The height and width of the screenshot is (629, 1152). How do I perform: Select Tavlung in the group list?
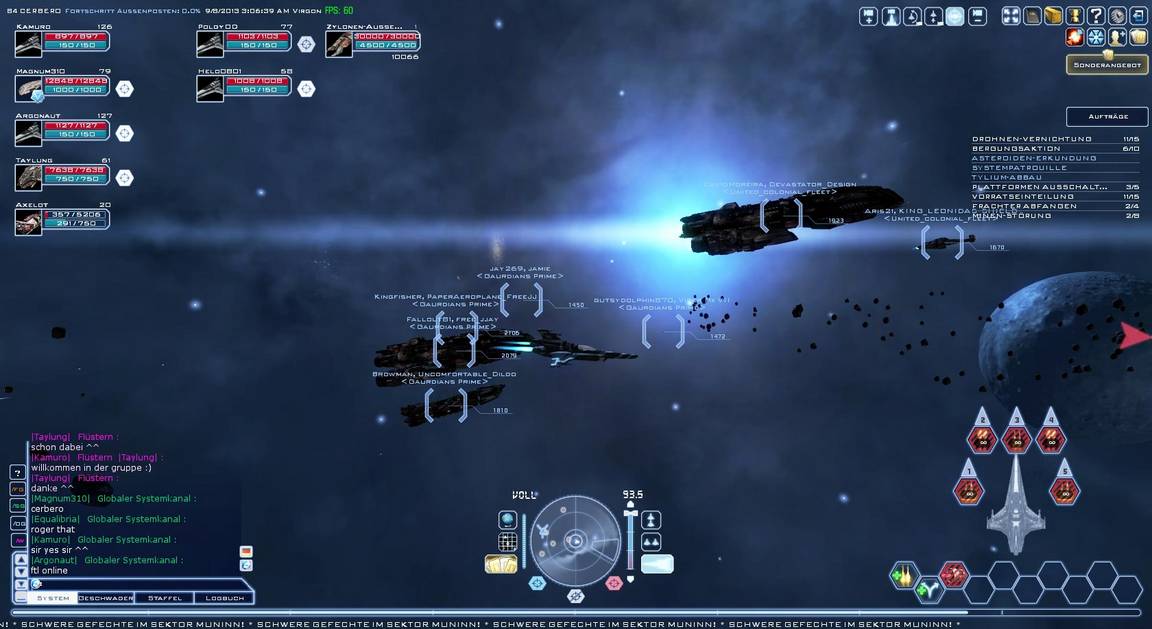coord(28,177)
